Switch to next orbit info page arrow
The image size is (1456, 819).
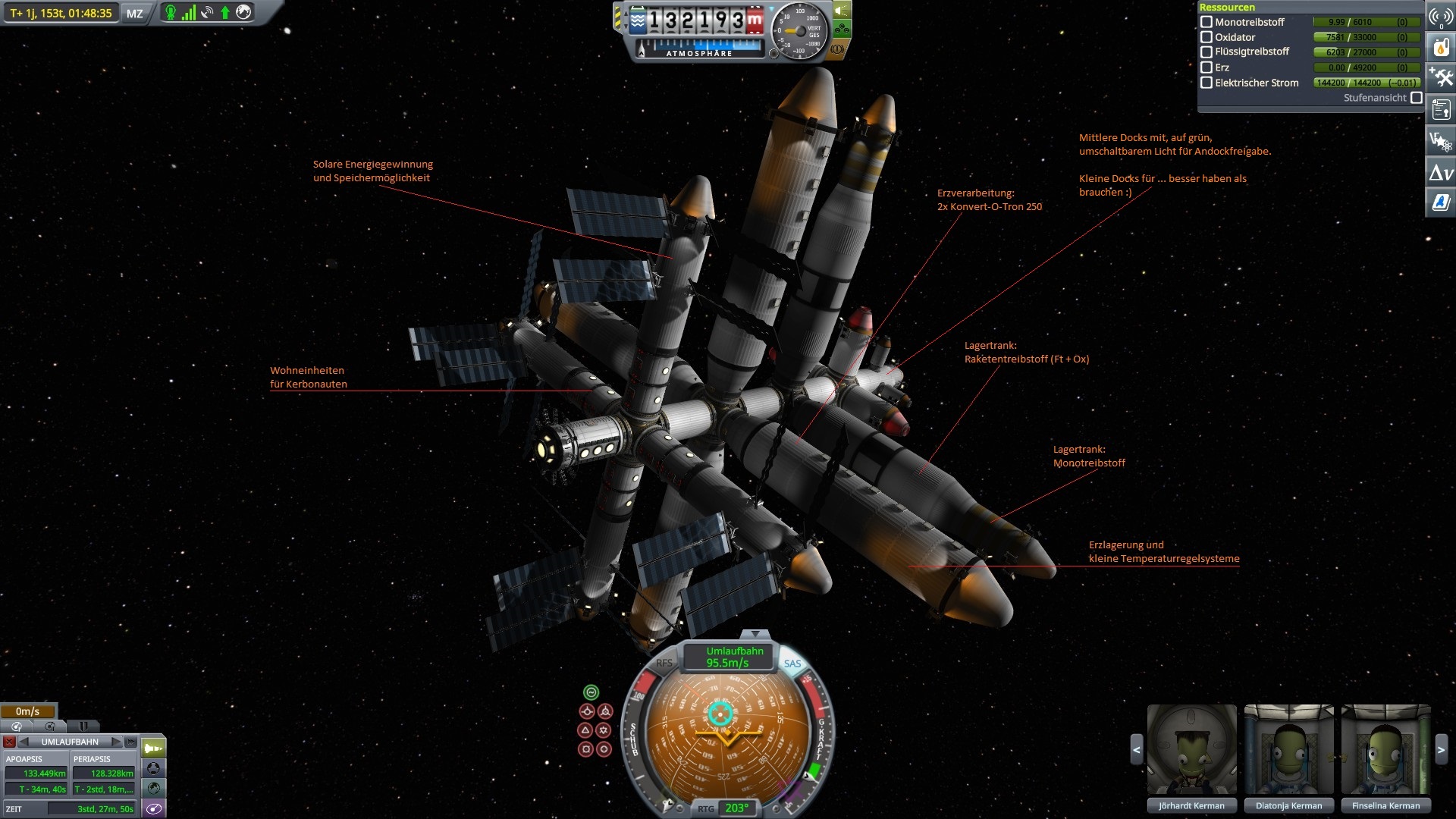[115, 742]
